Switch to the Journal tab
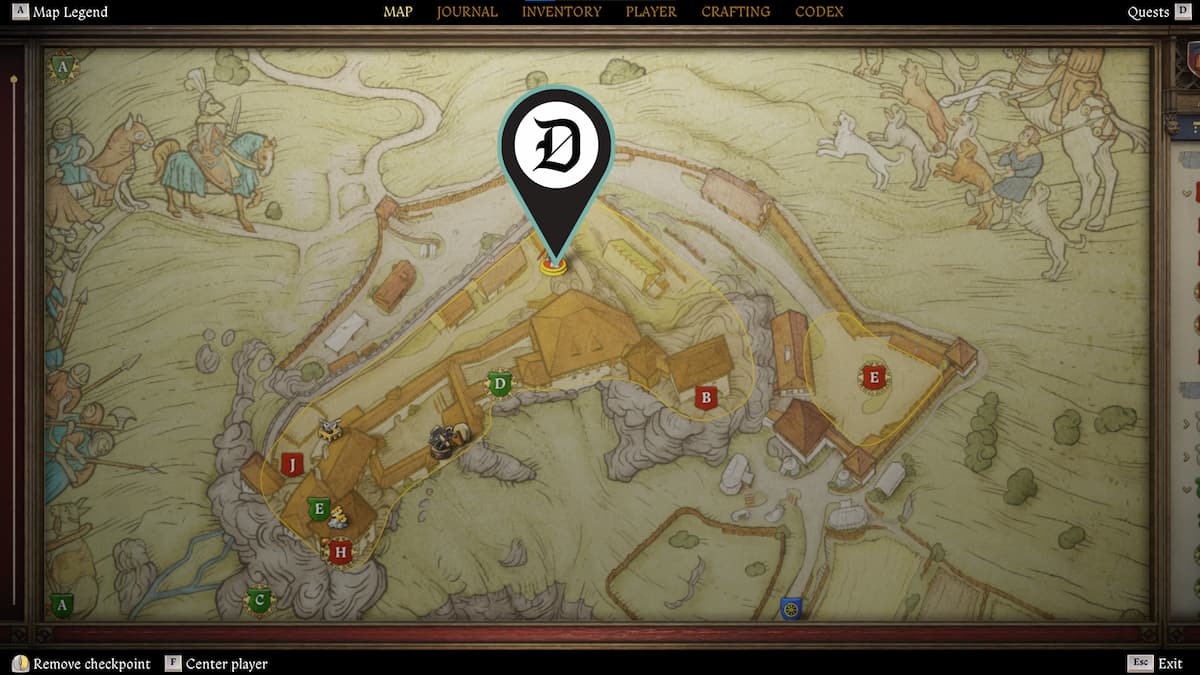Viewport: 1200px width, 675px height. (x=467, y=12)
